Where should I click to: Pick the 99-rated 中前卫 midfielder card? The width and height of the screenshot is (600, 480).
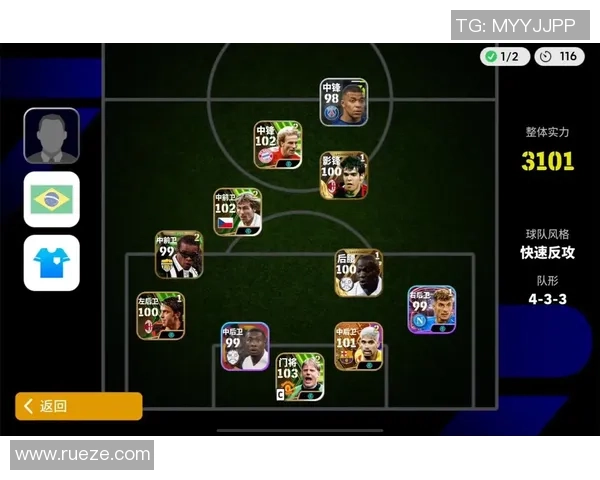click(178, 254)
